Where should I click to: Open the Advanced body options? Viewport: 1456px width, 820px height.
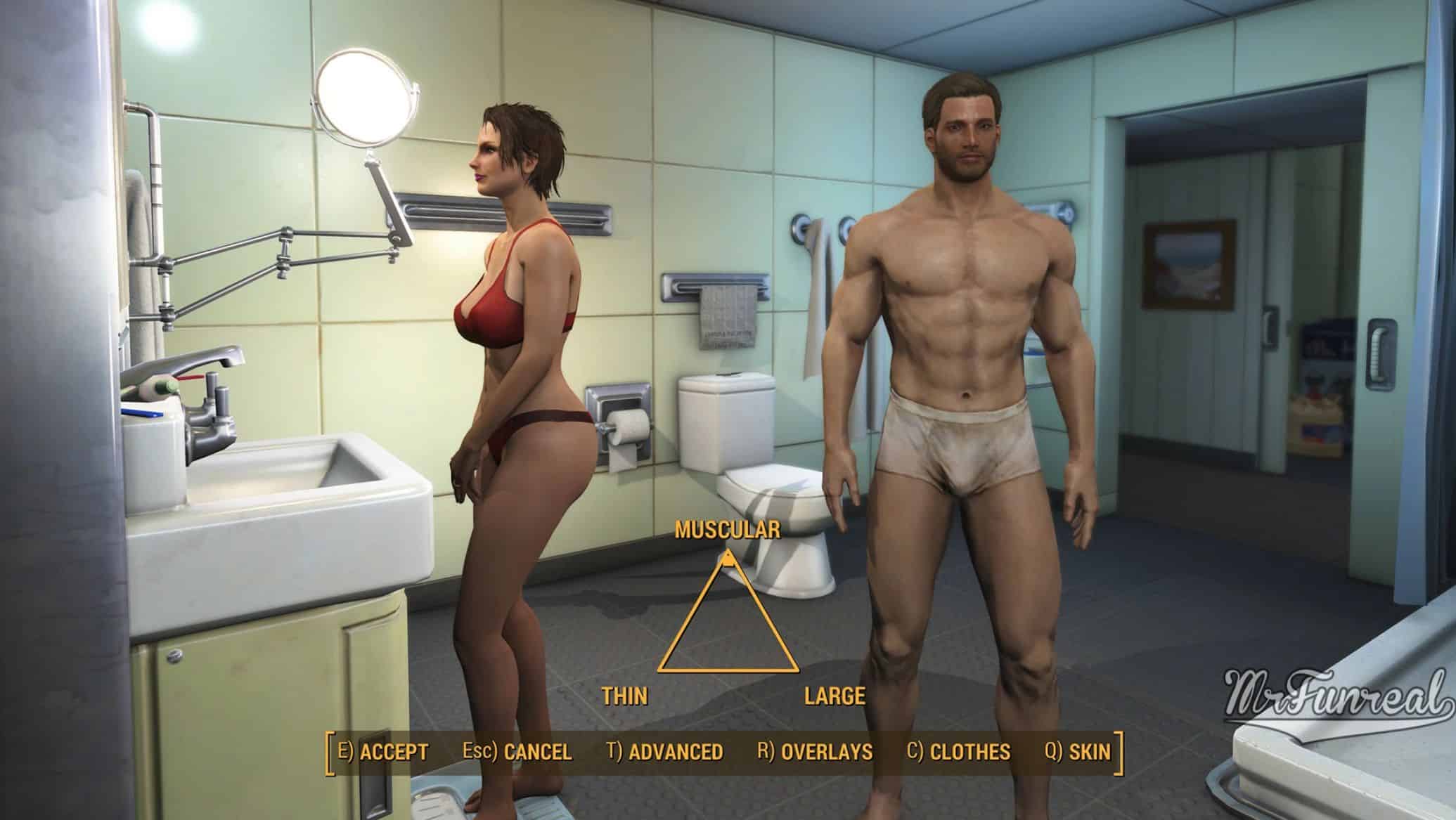tap(664, 752)
